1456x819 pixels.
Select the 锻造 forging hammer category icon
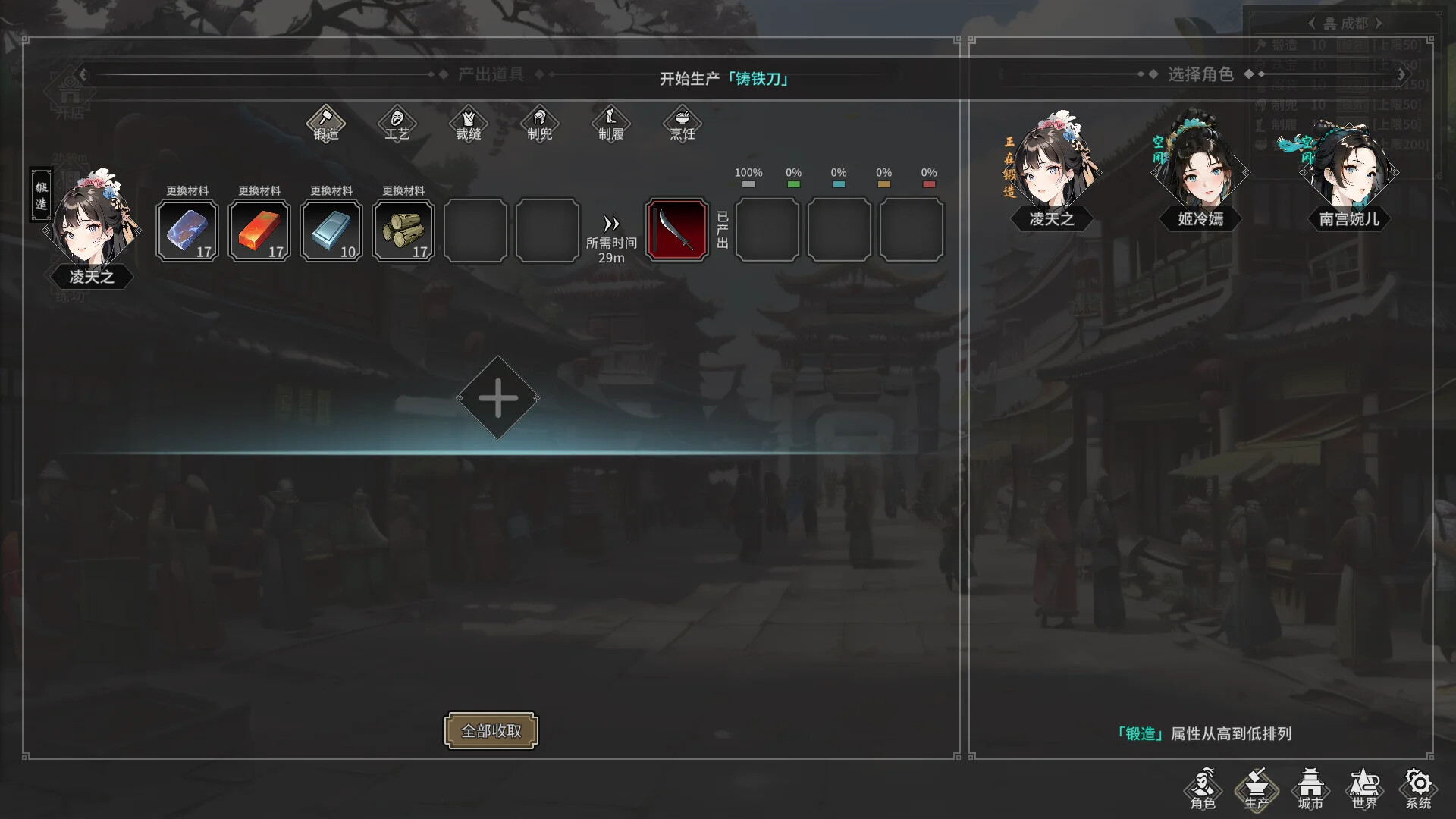click(326, 124)
